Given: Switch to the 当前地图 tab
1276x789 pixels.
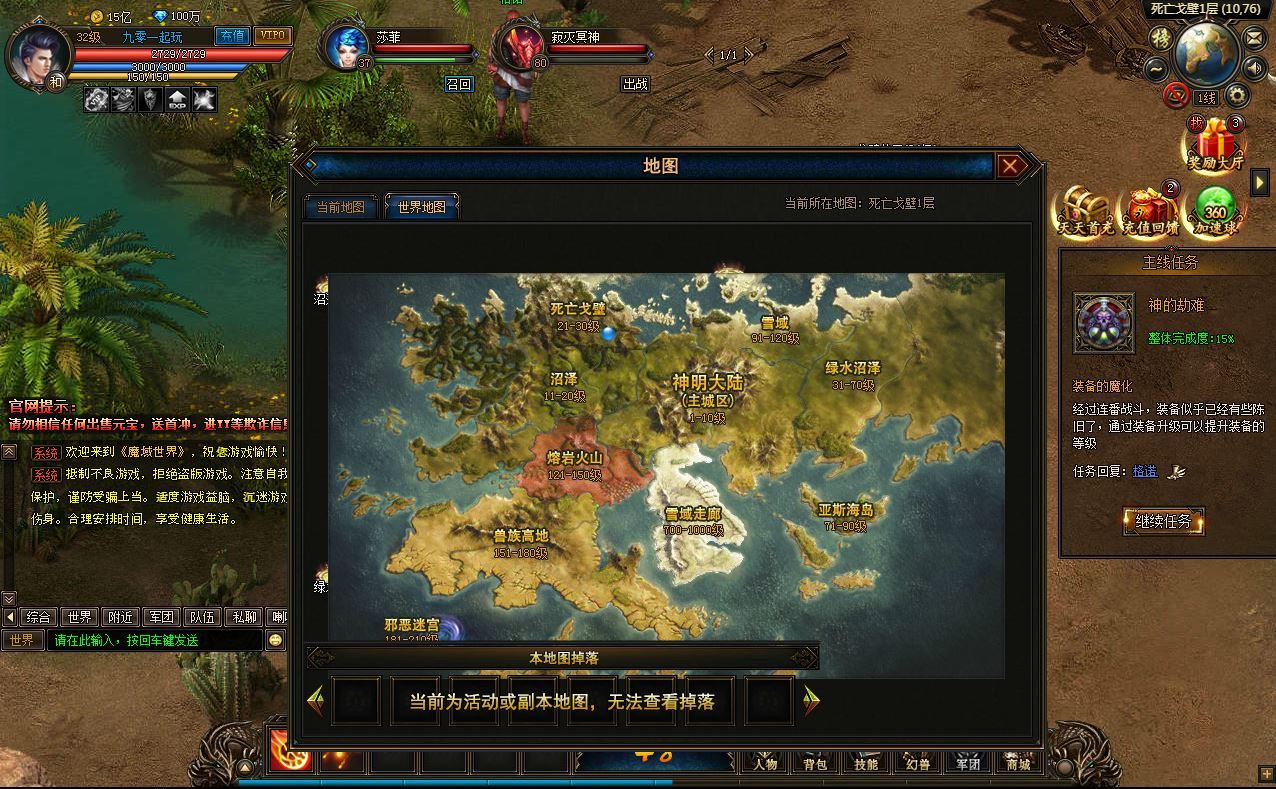Looking at the screenshot, I should point(341,207).
